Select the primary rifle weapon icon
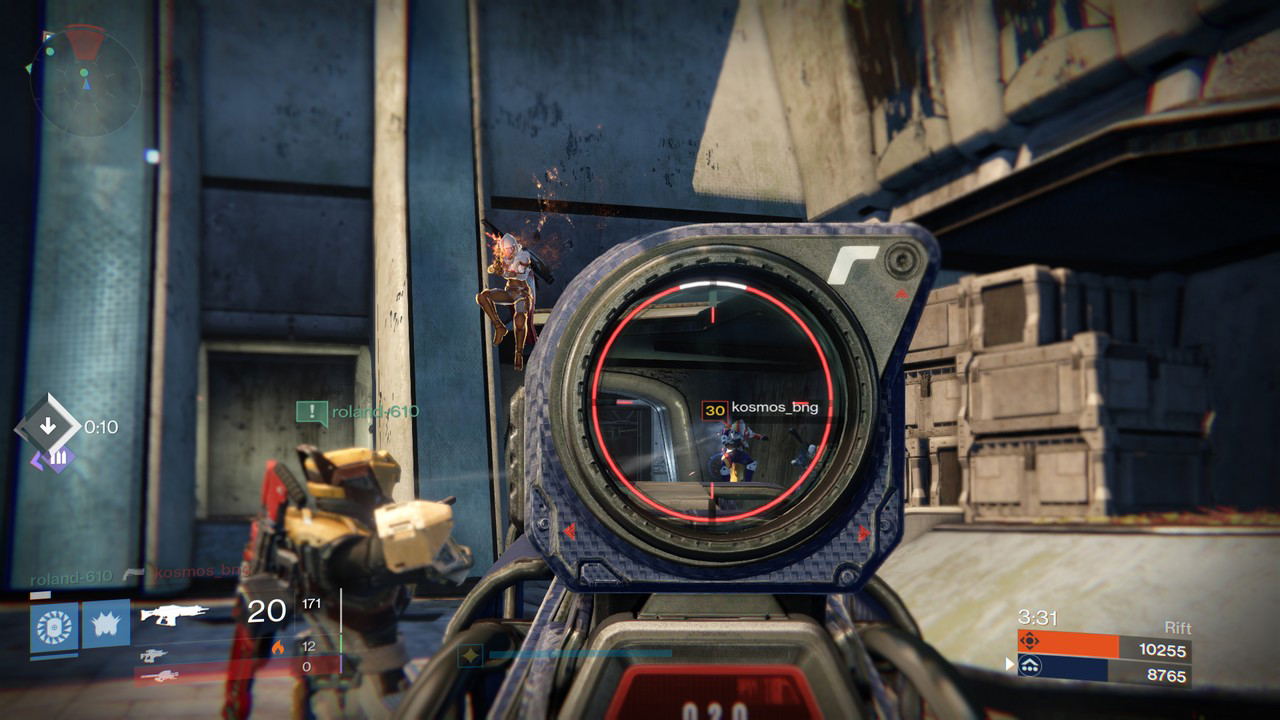 [x=174, y=614]
